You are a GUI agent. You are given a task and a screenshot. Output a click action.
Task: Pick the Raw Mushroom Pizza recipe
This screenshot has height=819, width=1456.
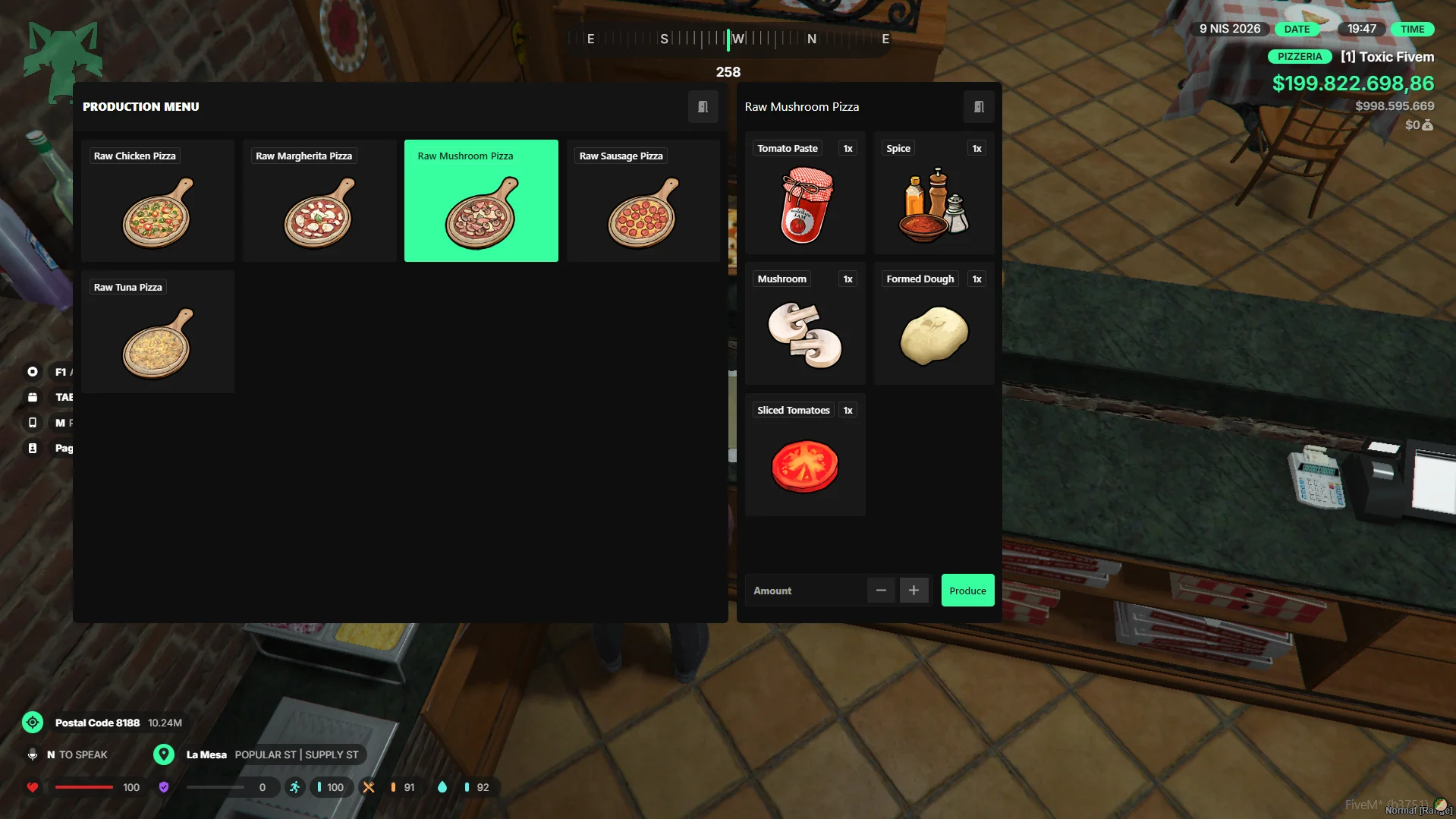coord(481,201)
